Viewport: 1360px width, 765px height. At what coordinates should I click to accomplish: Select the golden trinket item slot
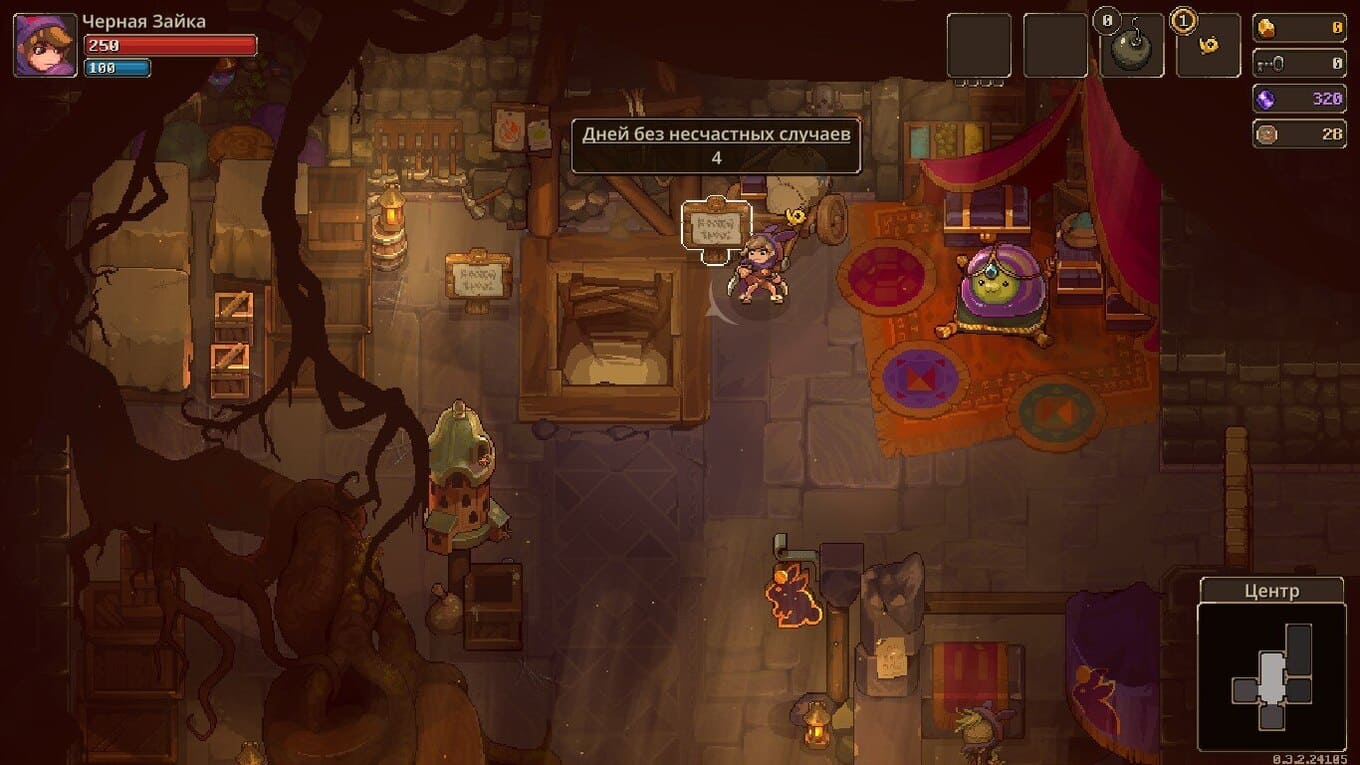pyautogui.click(x=1208, y=46)
